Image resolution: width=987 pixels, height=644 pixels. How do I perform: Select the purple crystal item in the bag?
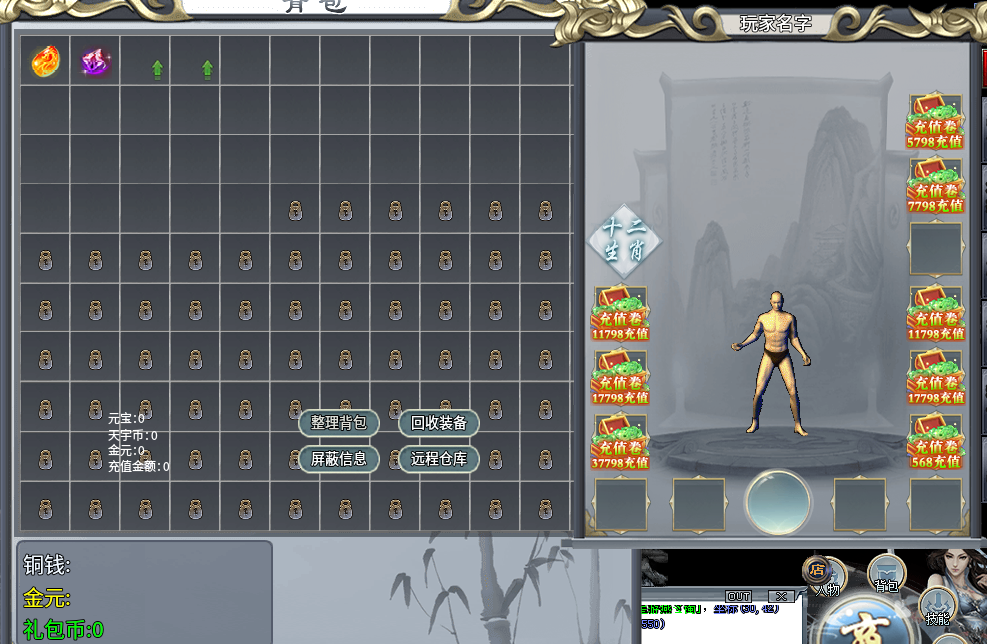pos(96,62)
